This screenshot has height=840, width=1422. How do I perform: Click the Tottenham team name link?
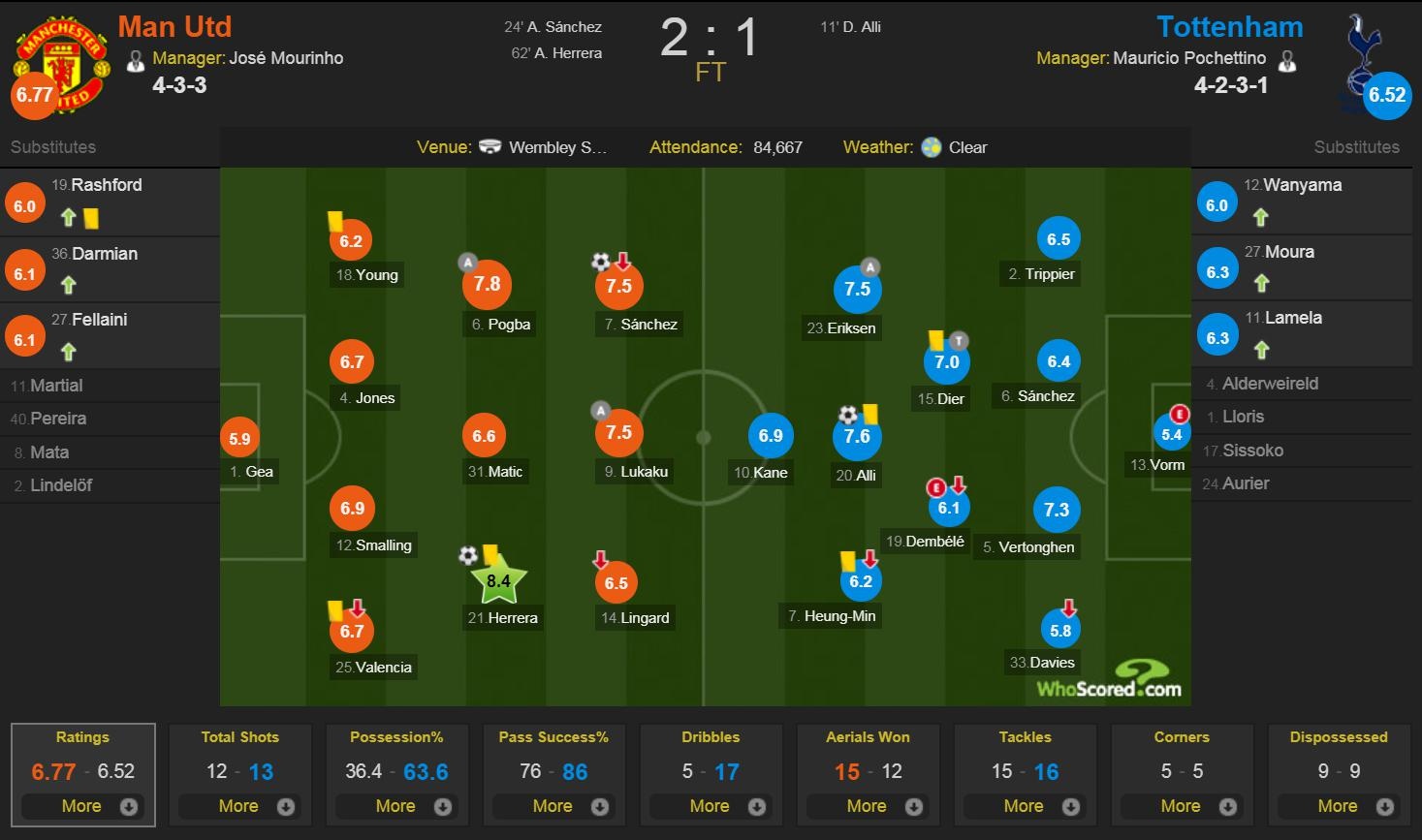tap(1229, 27)
